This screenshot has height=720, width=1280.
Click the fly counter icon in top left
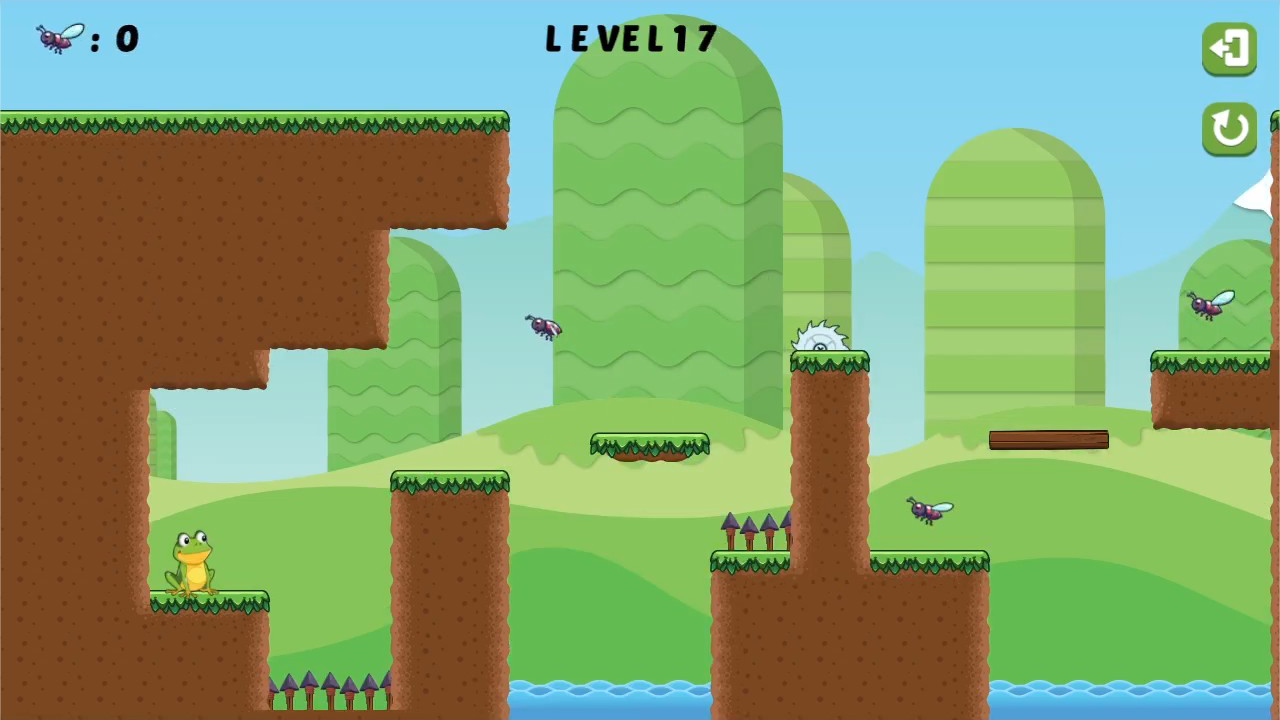(55, 38)
